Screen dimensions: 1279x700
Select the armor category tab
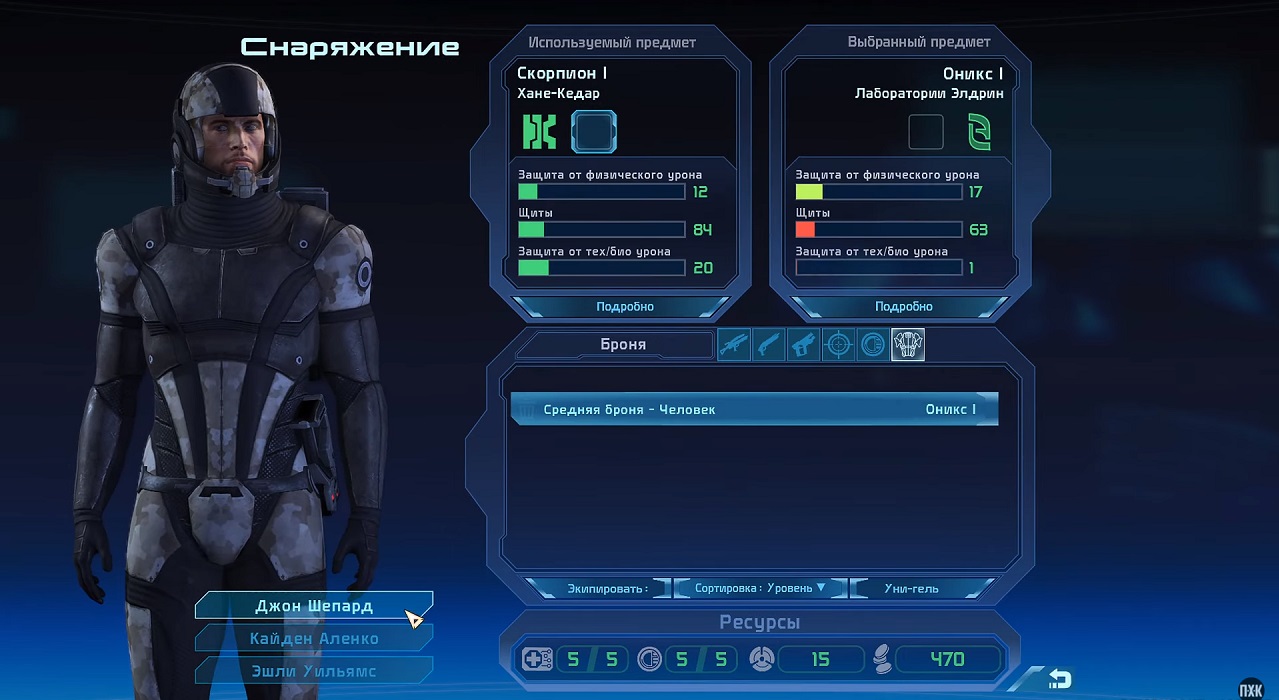tap(908, 345)
